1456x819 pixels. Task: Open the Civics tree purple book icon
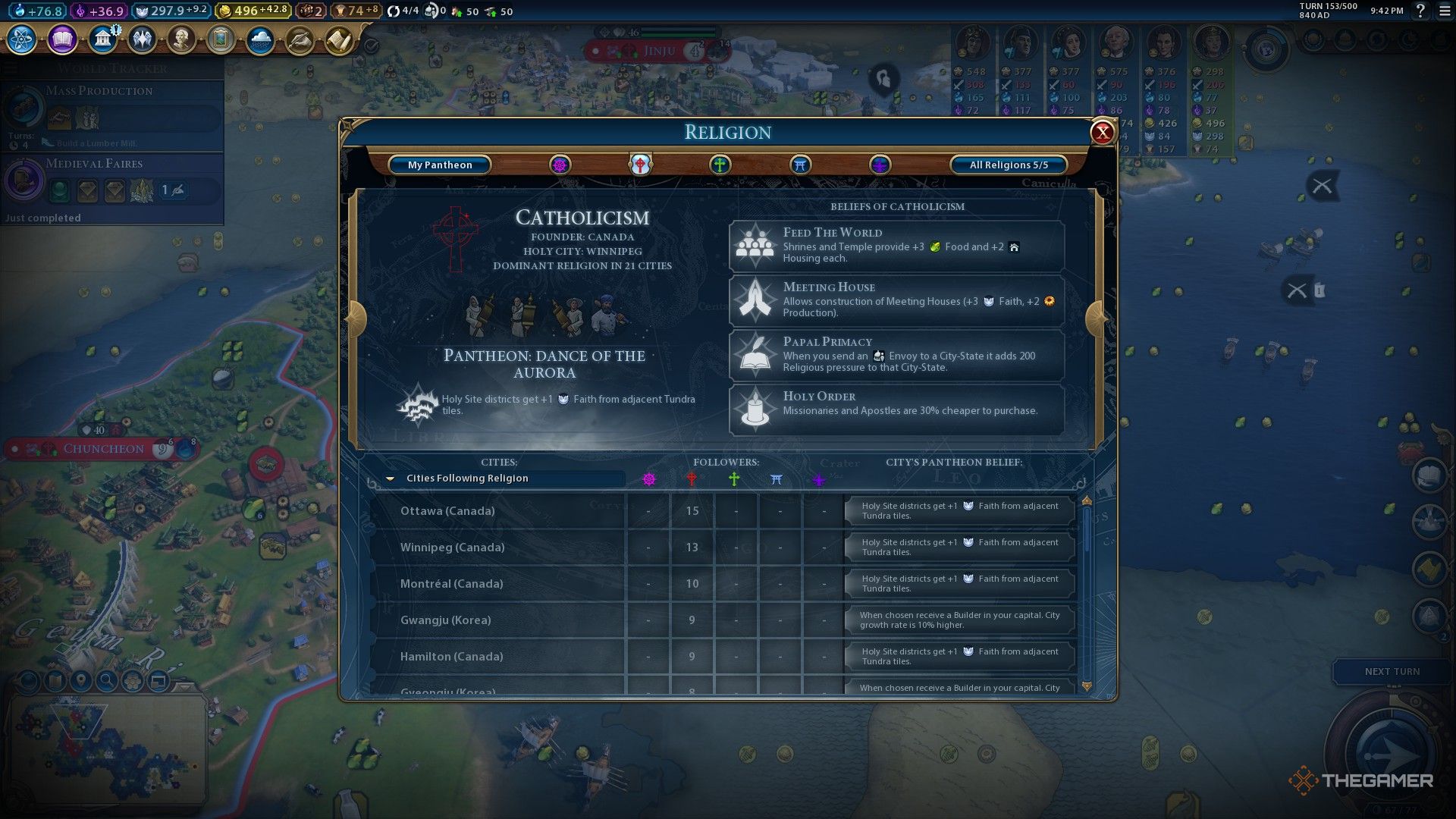point(61,39)
